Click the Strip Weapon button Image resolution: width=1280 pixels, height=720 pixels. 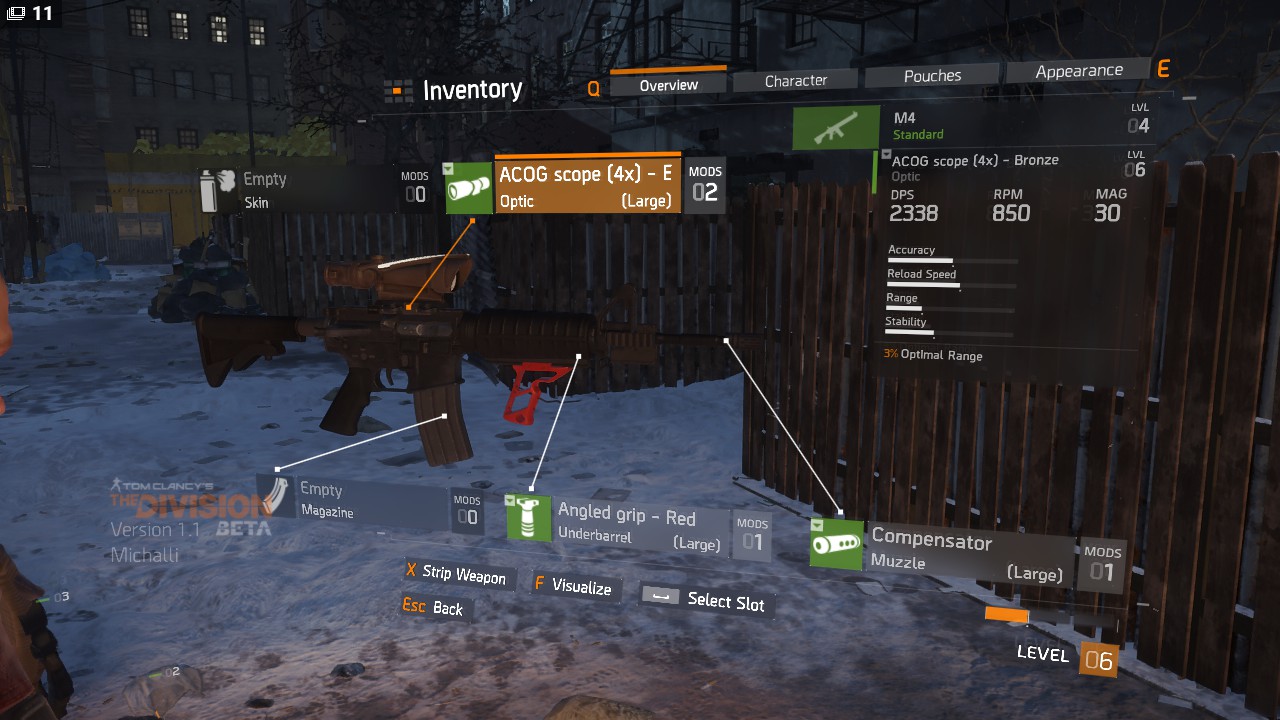coord(456,574)
